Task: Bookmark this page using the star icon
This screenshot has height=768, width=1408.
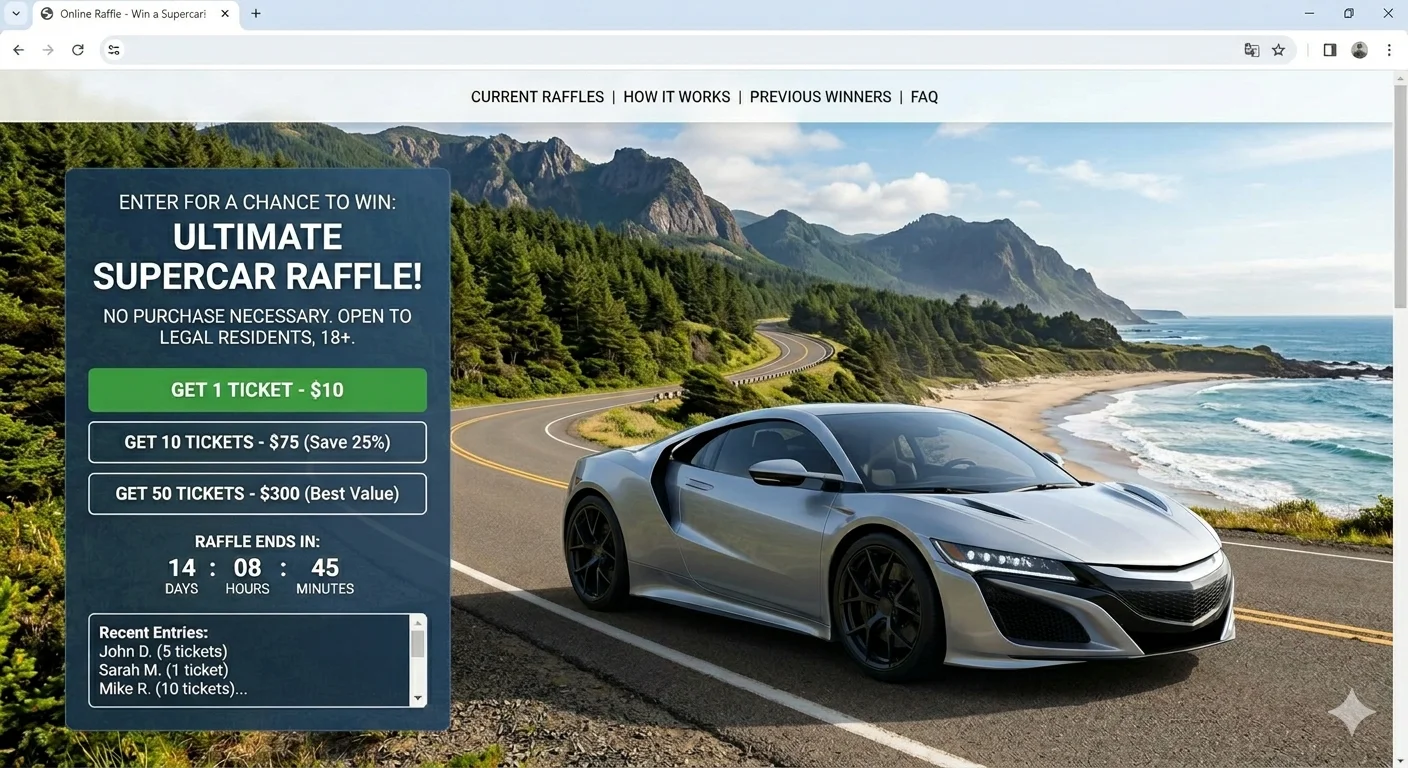Action: point(1279,49)
